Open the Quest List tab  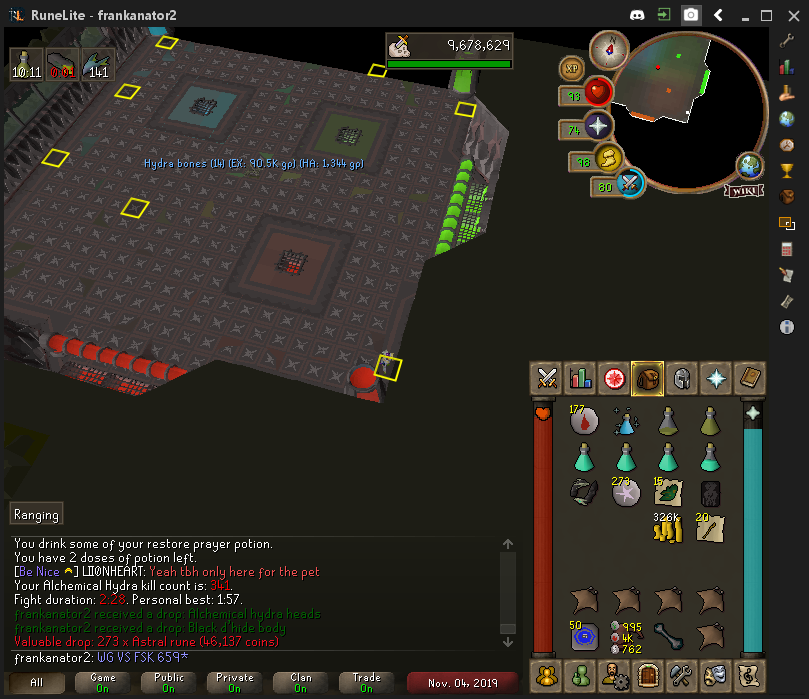614,378
